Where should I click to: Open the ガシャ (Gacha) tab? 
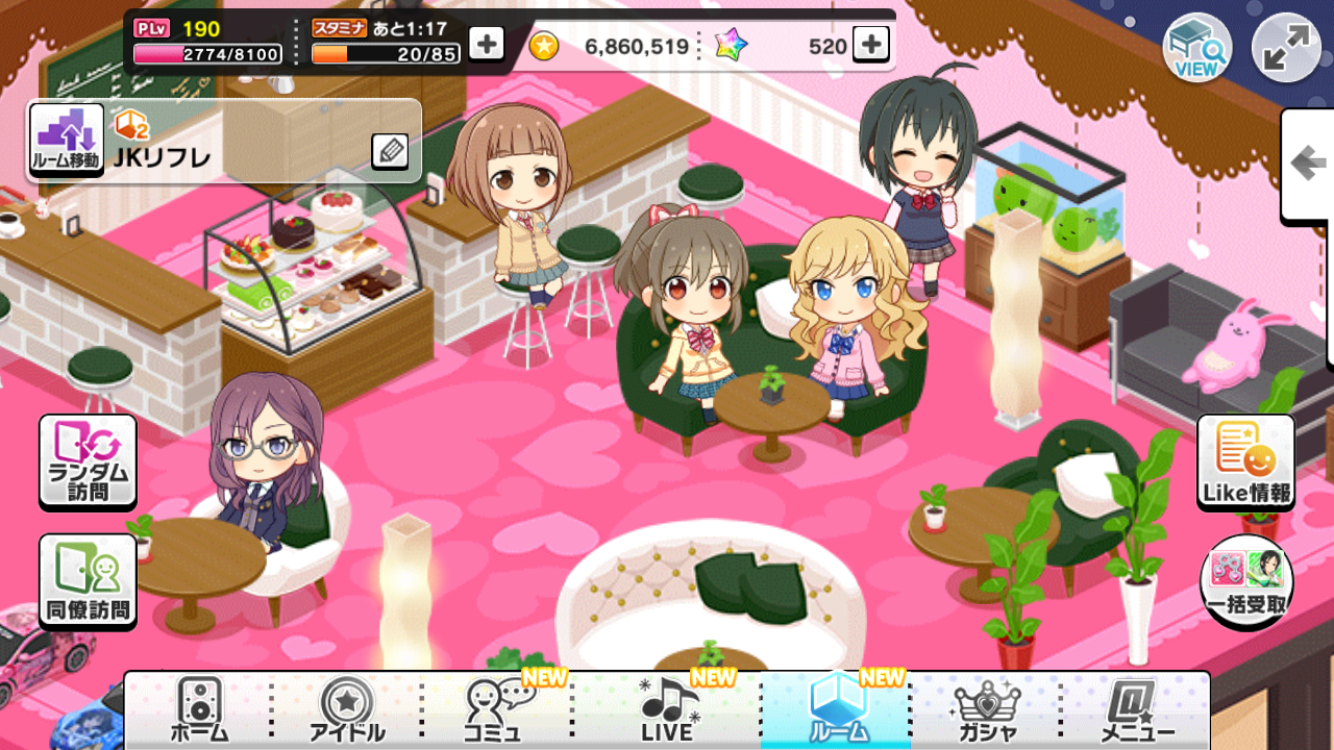click(986, 710)
